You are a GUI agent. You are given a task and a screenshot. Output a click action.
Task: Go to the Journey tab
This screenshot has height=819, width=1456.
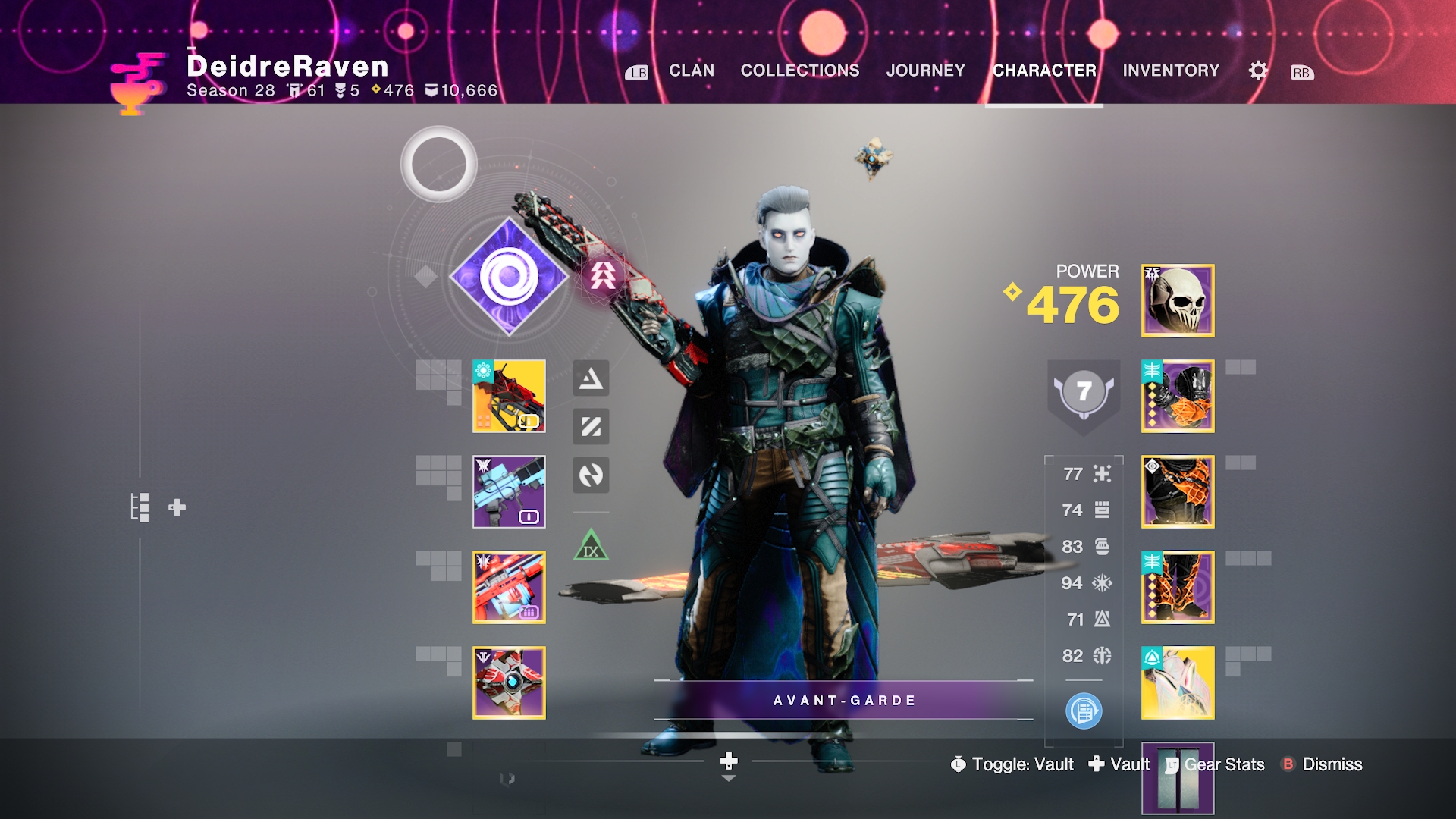925,71
